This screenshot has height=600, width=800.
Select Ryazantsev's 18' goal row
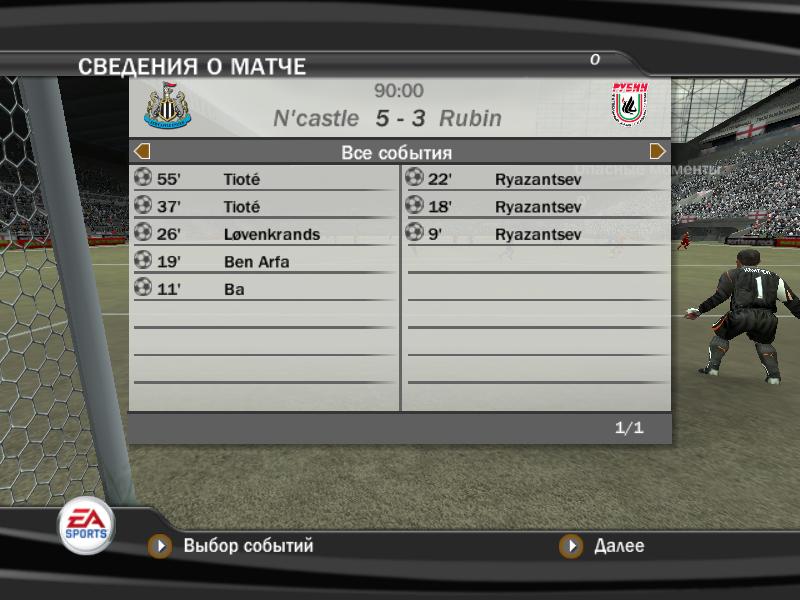536,207
